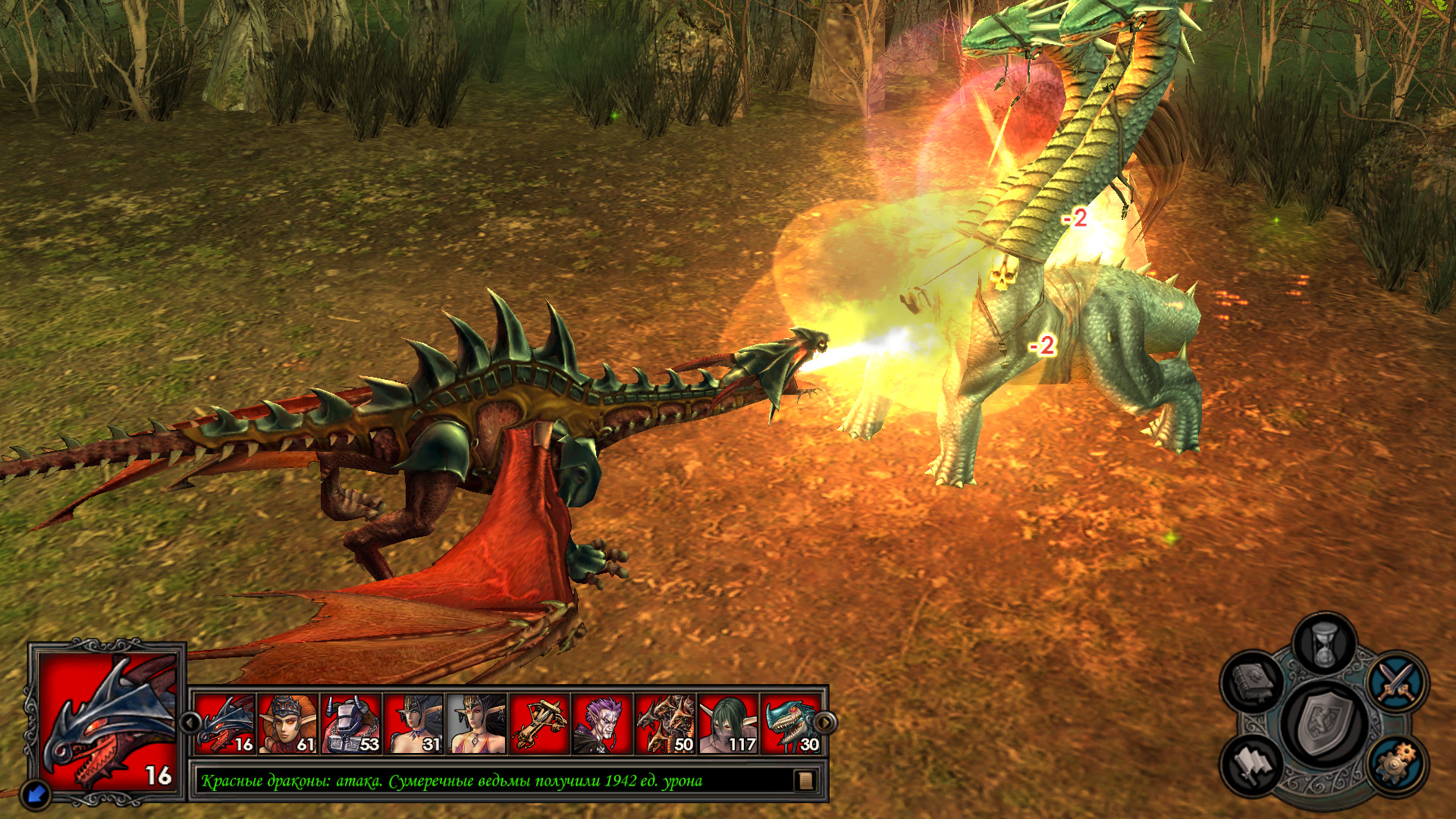Activate the shield defend command
This screenshot has height=819, width=1456.
[1323, 724]
